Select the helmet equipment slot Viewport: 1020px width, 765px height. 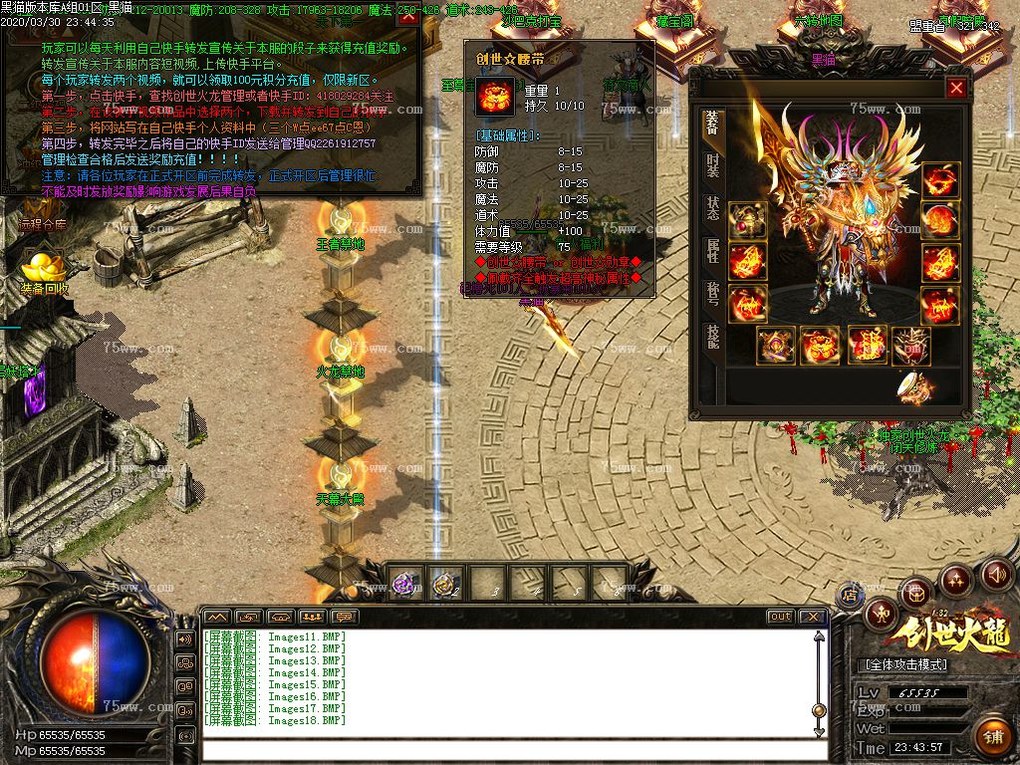pyautogui.click(x=940, y=181)
